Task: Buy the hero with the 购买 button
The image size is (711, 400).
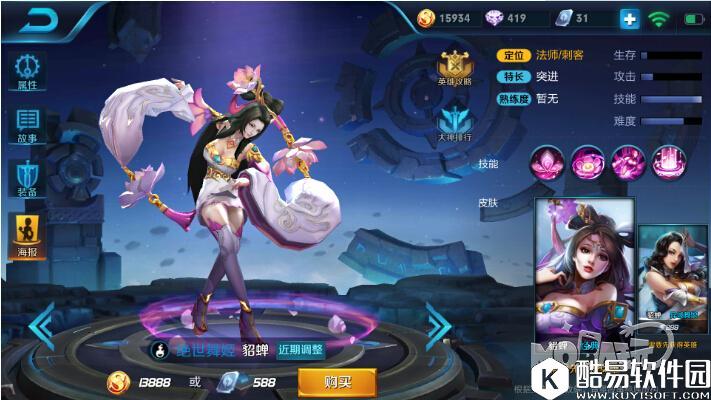Action: point(337,381)
